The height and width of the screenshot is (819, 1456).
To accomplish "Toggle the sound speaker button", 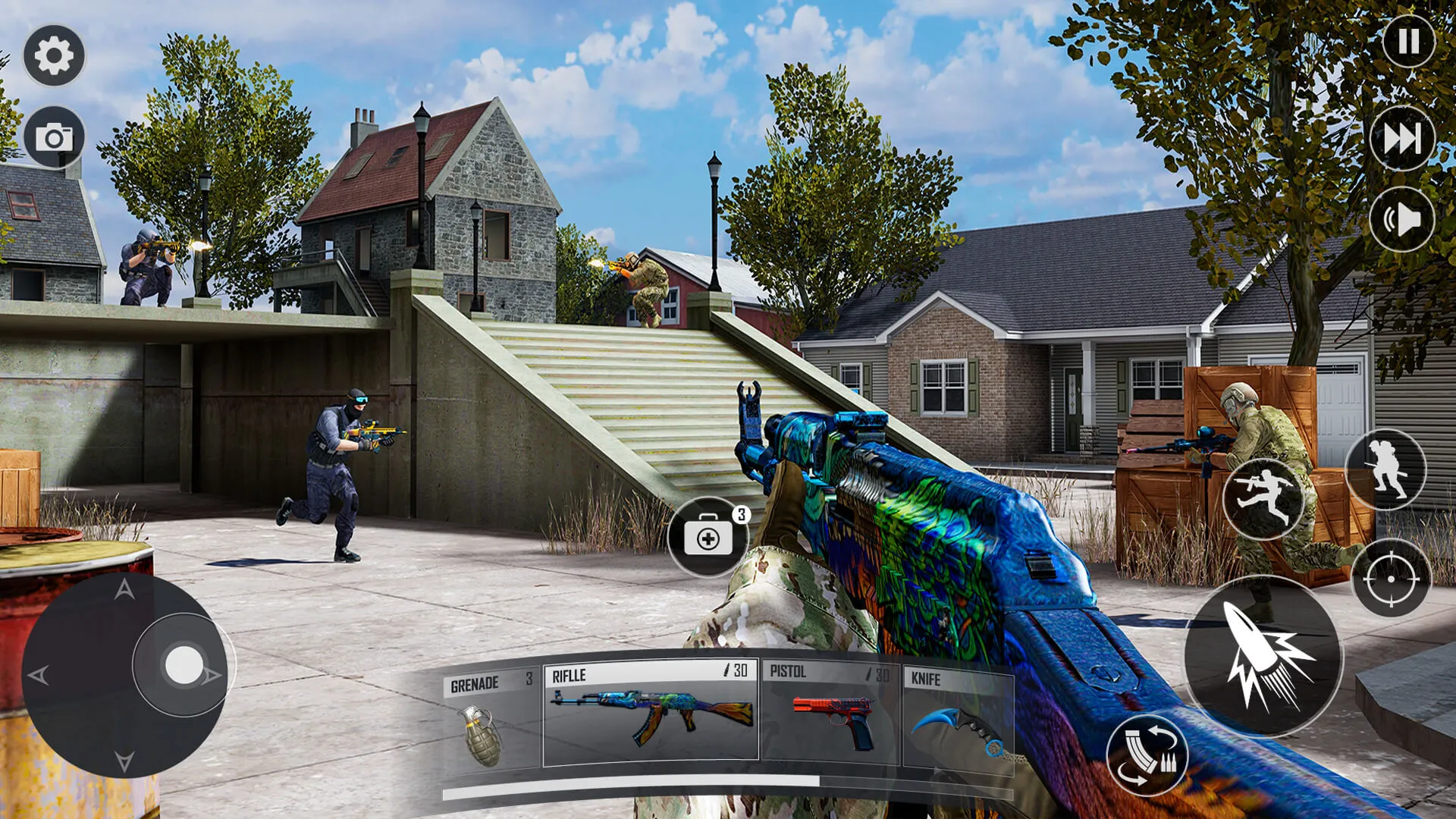I will click(x=1402, y=220).
